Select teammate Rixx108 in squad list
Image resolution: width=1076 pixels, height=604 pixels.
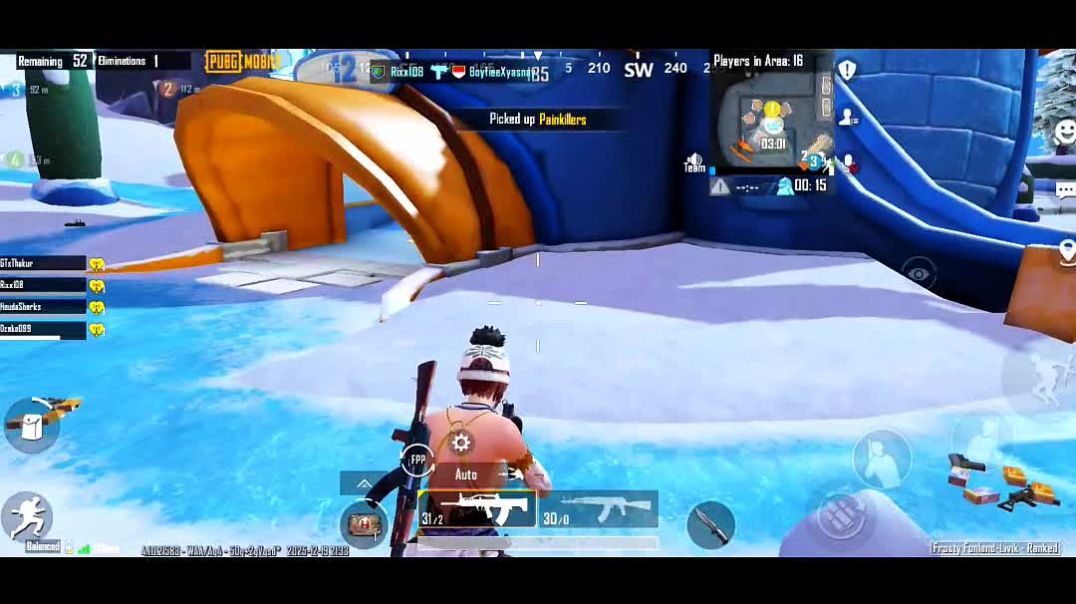pyautogui.click(x=43, y=285)
